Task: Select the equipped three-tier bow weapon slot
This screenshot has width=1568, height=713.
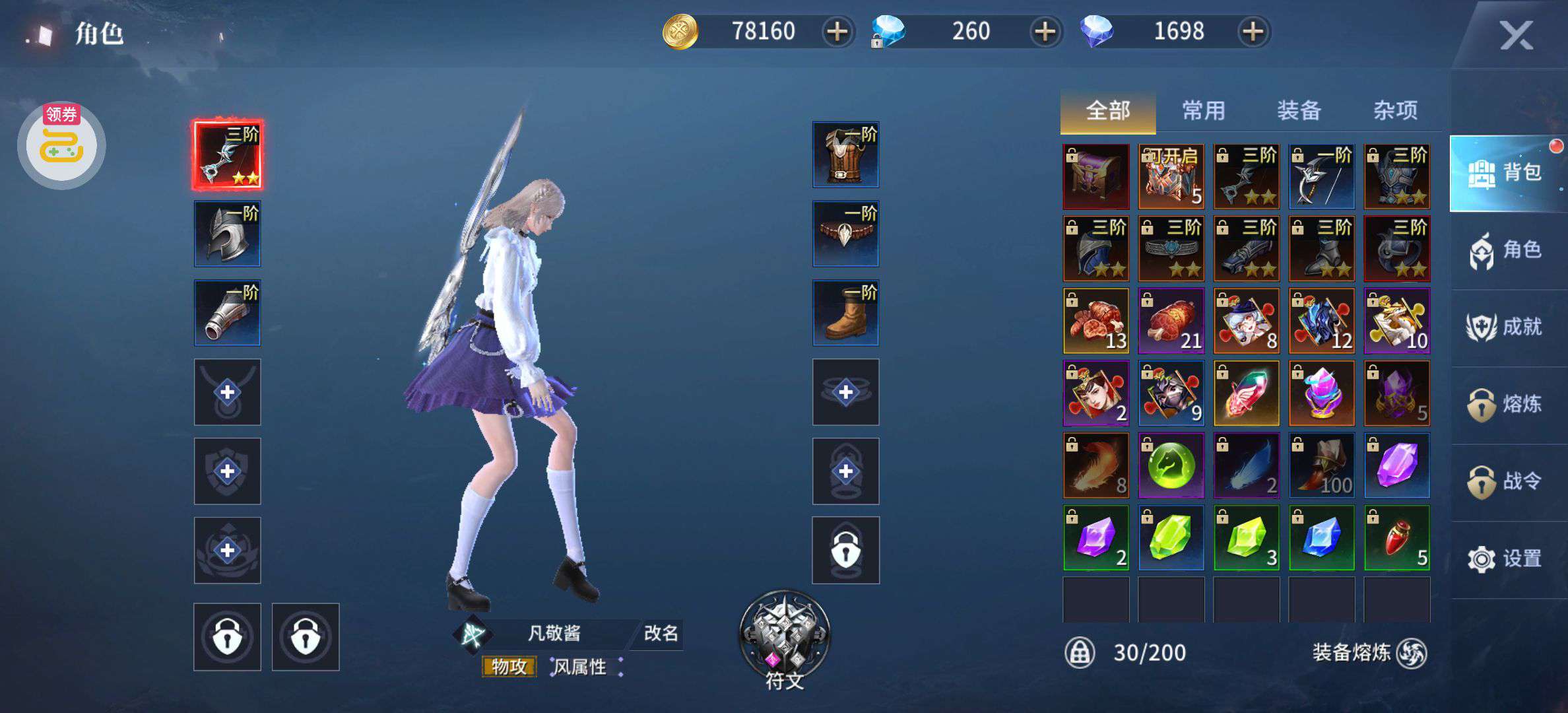Action: (x=228, y=154)
